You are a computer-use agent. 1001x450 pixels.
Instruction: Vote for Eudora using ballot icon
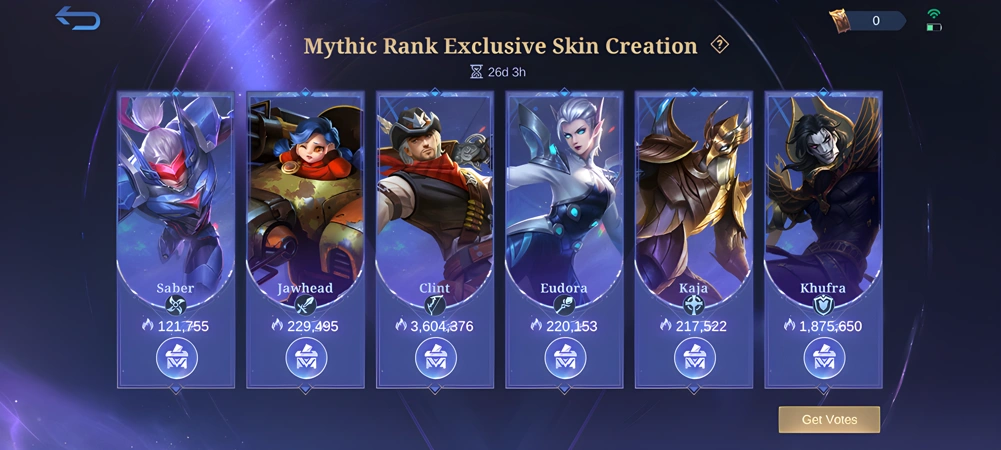564,358
